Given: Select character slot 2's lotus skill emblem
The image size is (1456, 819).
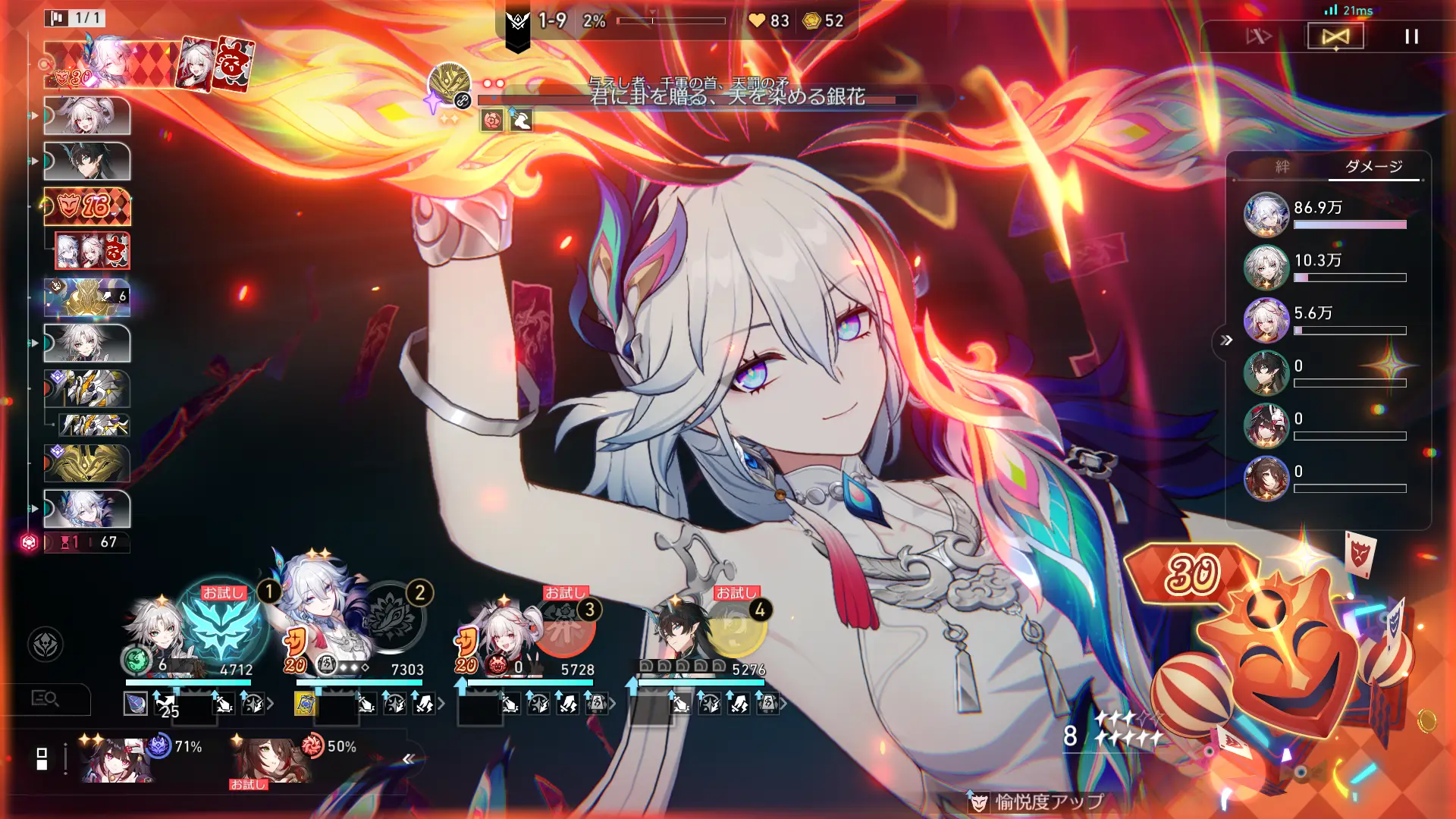Looking at the screenshot, I should (x=392, y=617).
